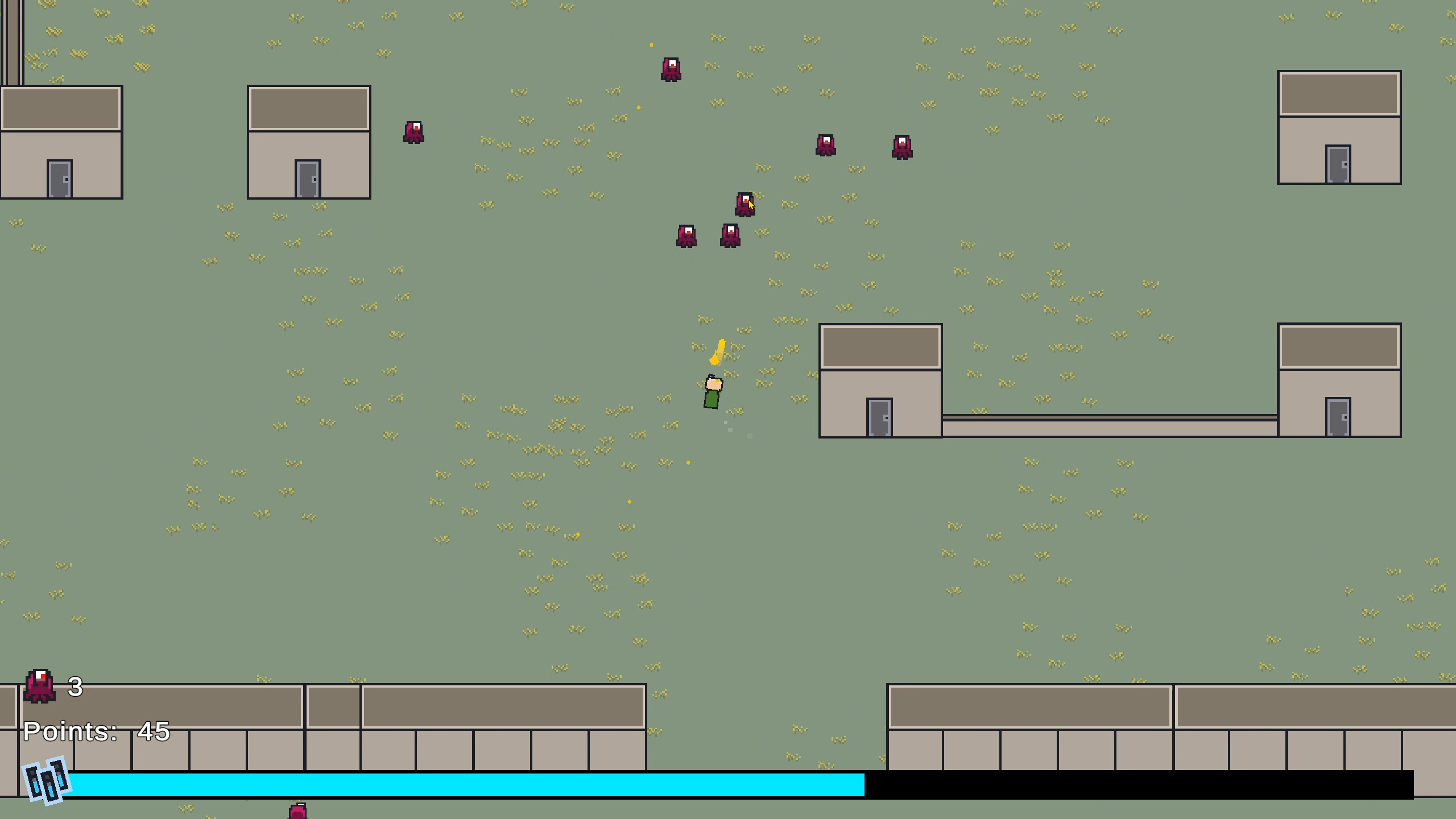Click the lone octopus beside the second house
The height and width of the screenshot is (819, 1456).
tap(413, 132)
